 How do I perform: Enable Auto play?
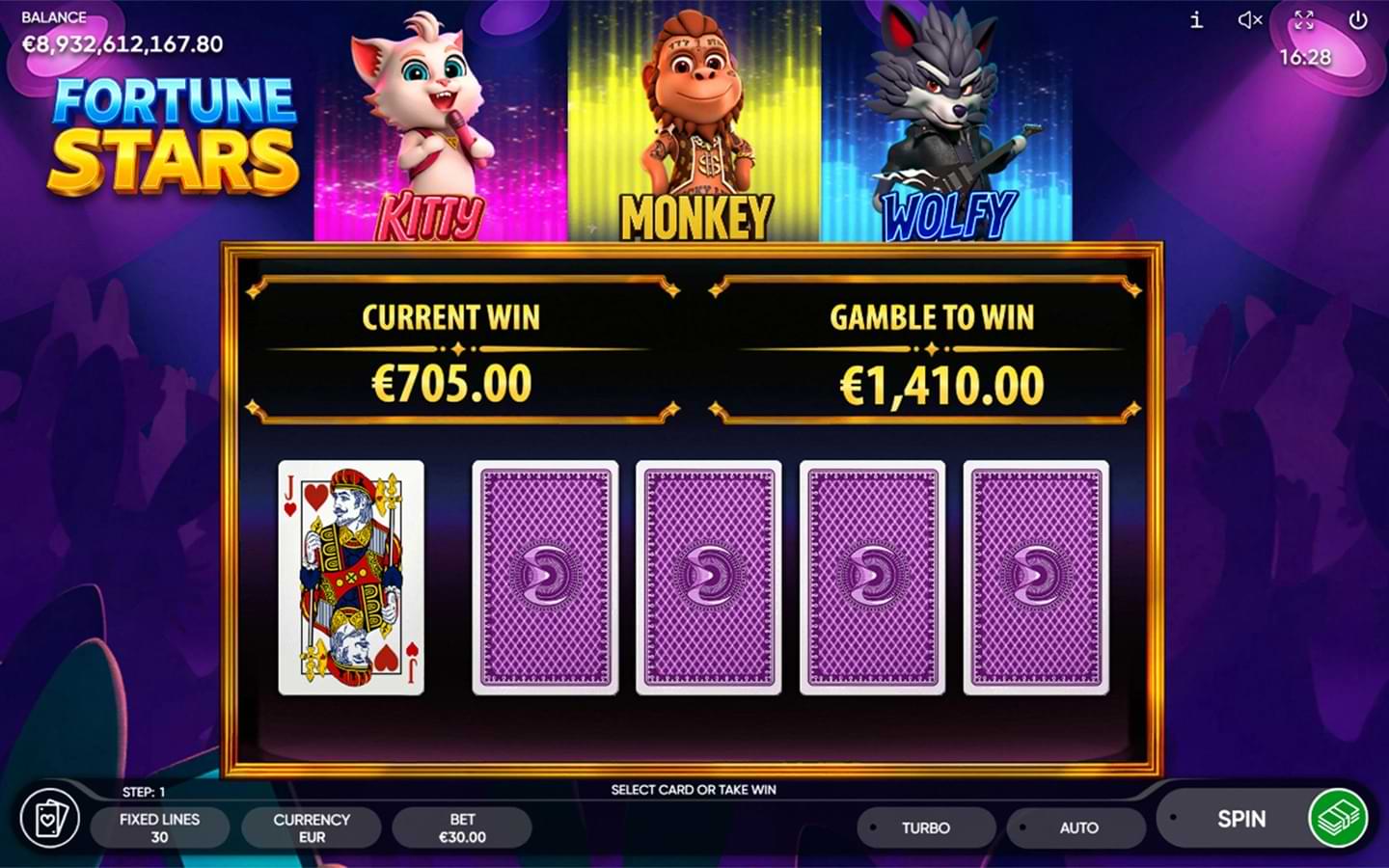(x=1076, y=827)
